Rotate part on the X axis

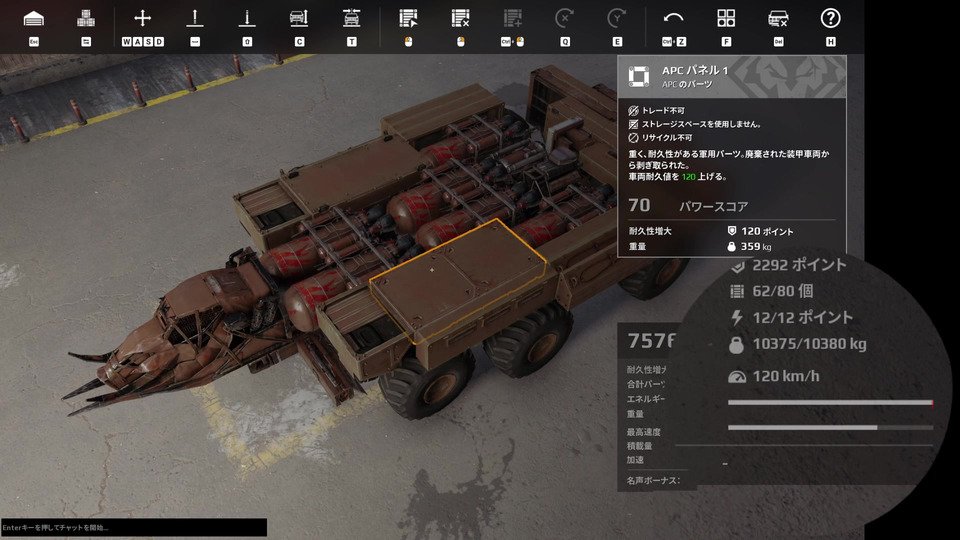click(x=564, y=19)
